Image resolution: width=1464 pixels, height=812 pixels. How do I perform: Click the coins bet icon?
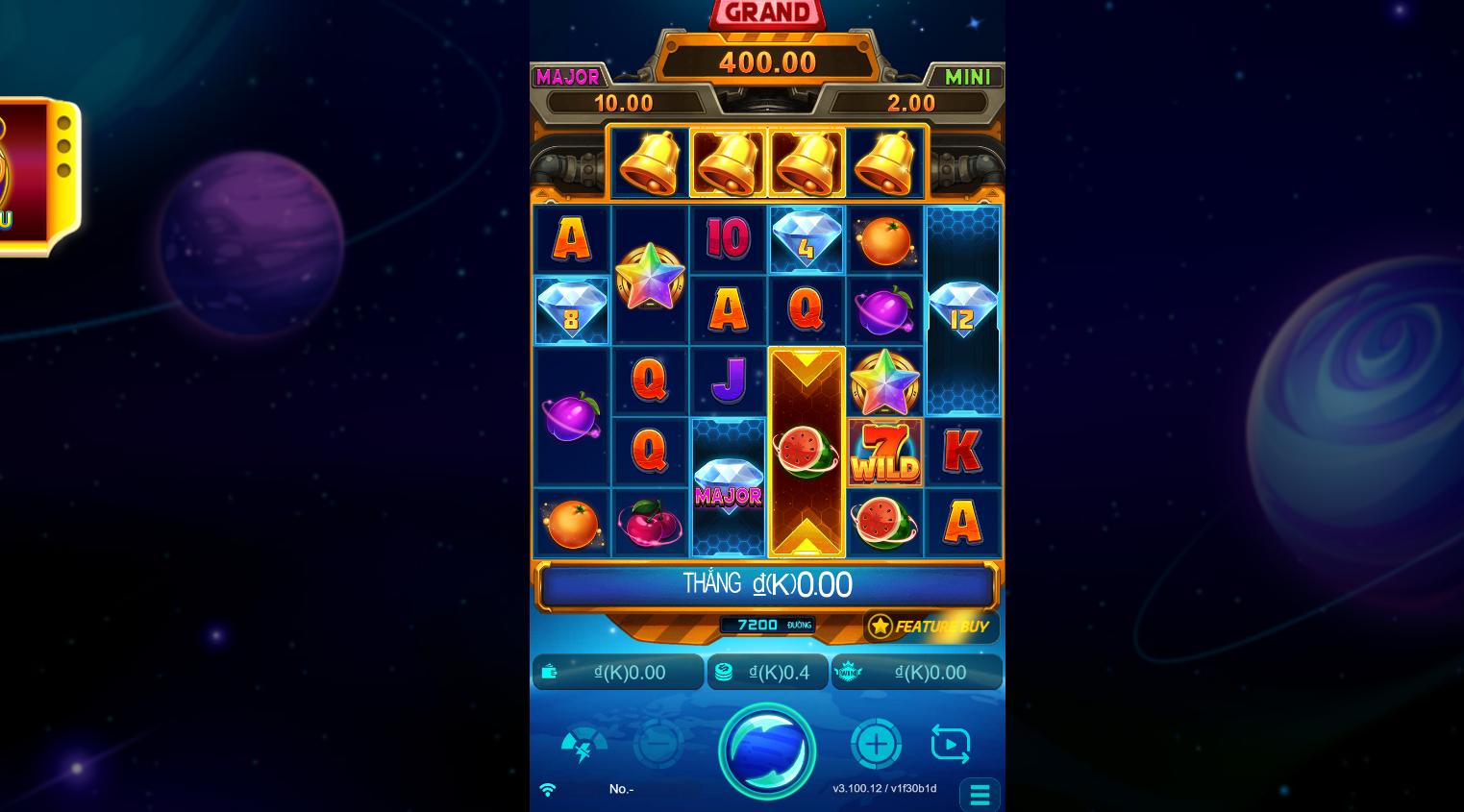point(722,672)
